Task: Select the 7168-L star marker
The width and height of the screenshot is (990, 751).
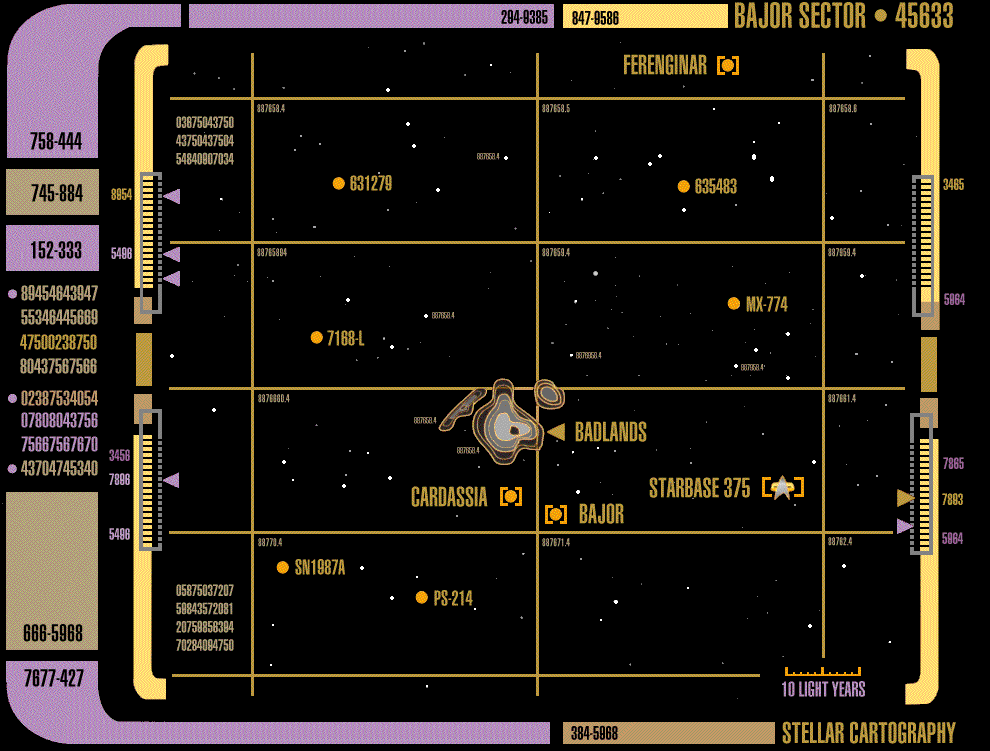Action: (317, 337)
